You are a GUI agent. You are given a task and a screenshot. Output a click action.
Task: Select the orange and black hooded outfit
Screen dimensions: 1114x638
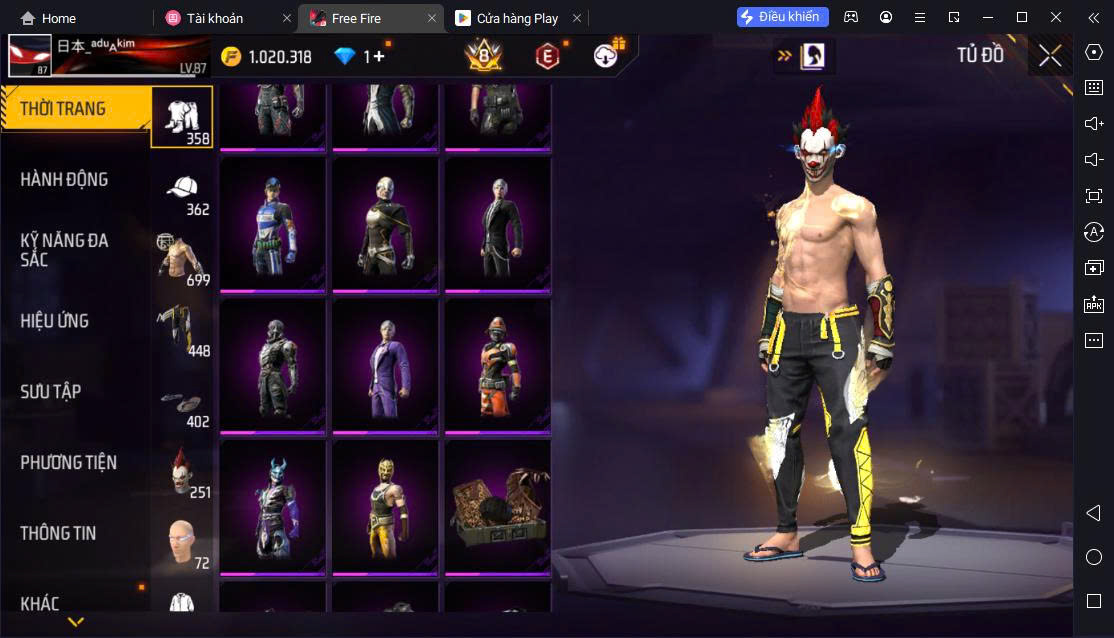497,366
